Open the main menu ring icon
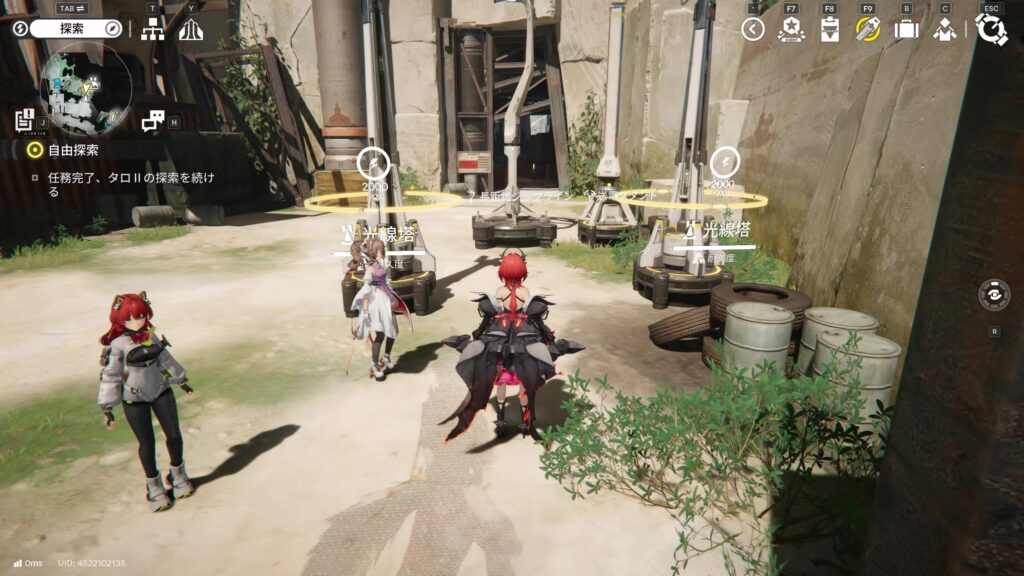Screen dimensions: 1024x576 (991, 29)
